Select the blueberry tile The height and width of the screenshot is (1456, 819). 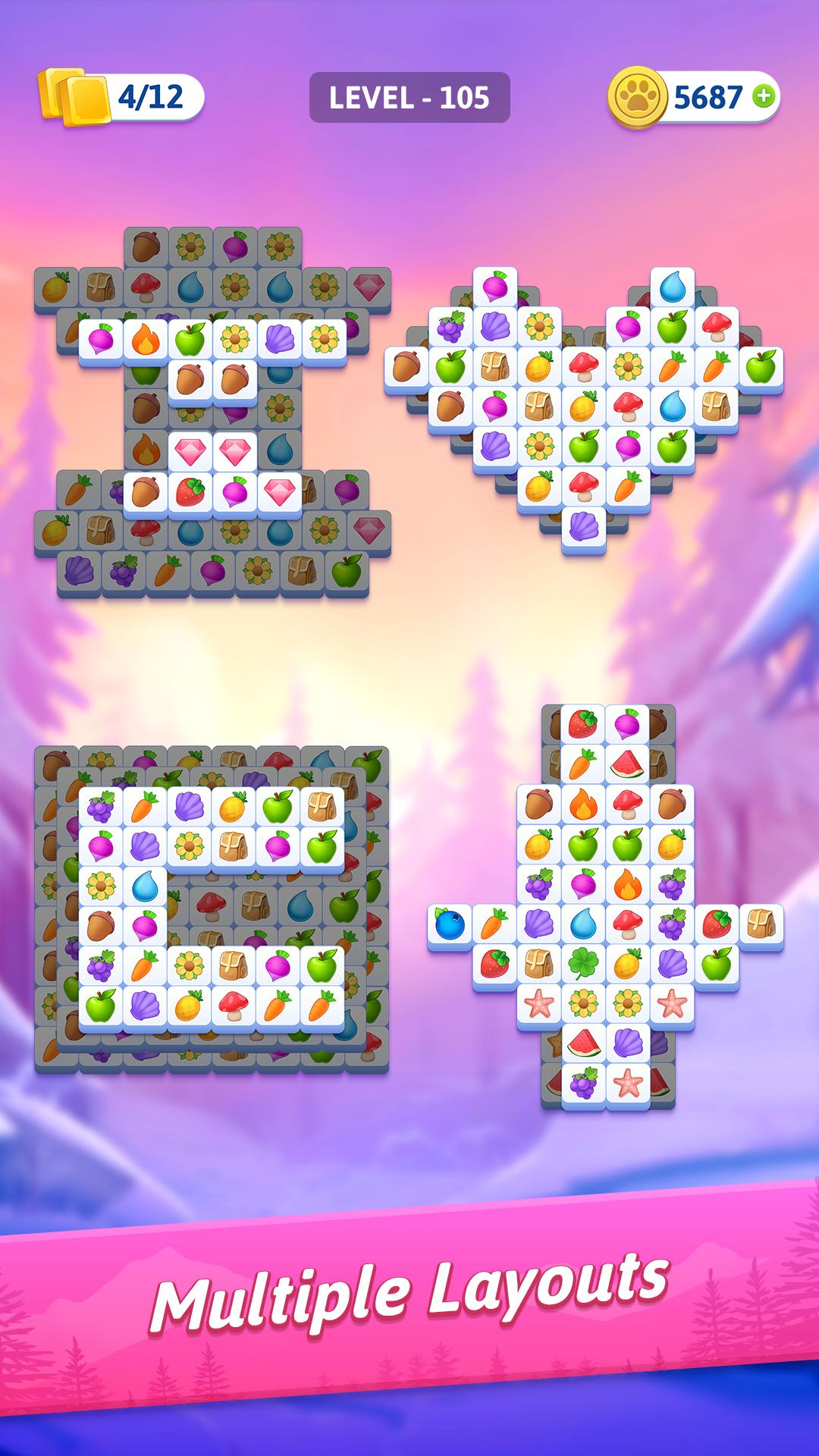pyautogui.click(x=449, y=924)
